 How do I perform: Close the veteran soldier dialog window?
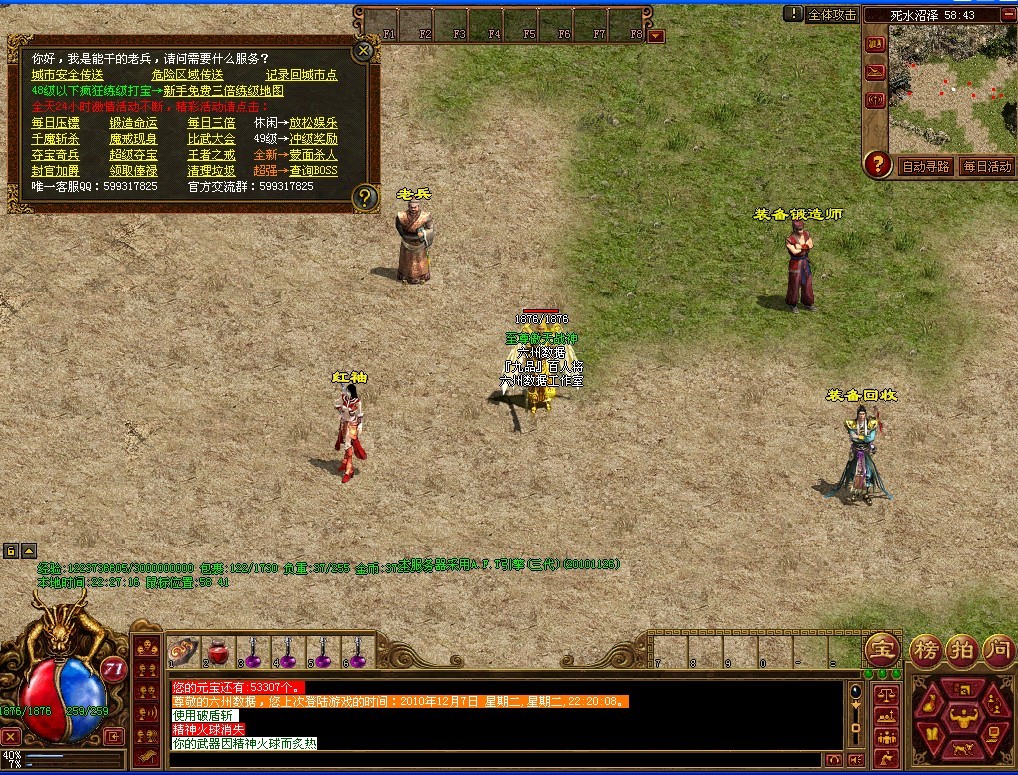(x=364, y=49)
